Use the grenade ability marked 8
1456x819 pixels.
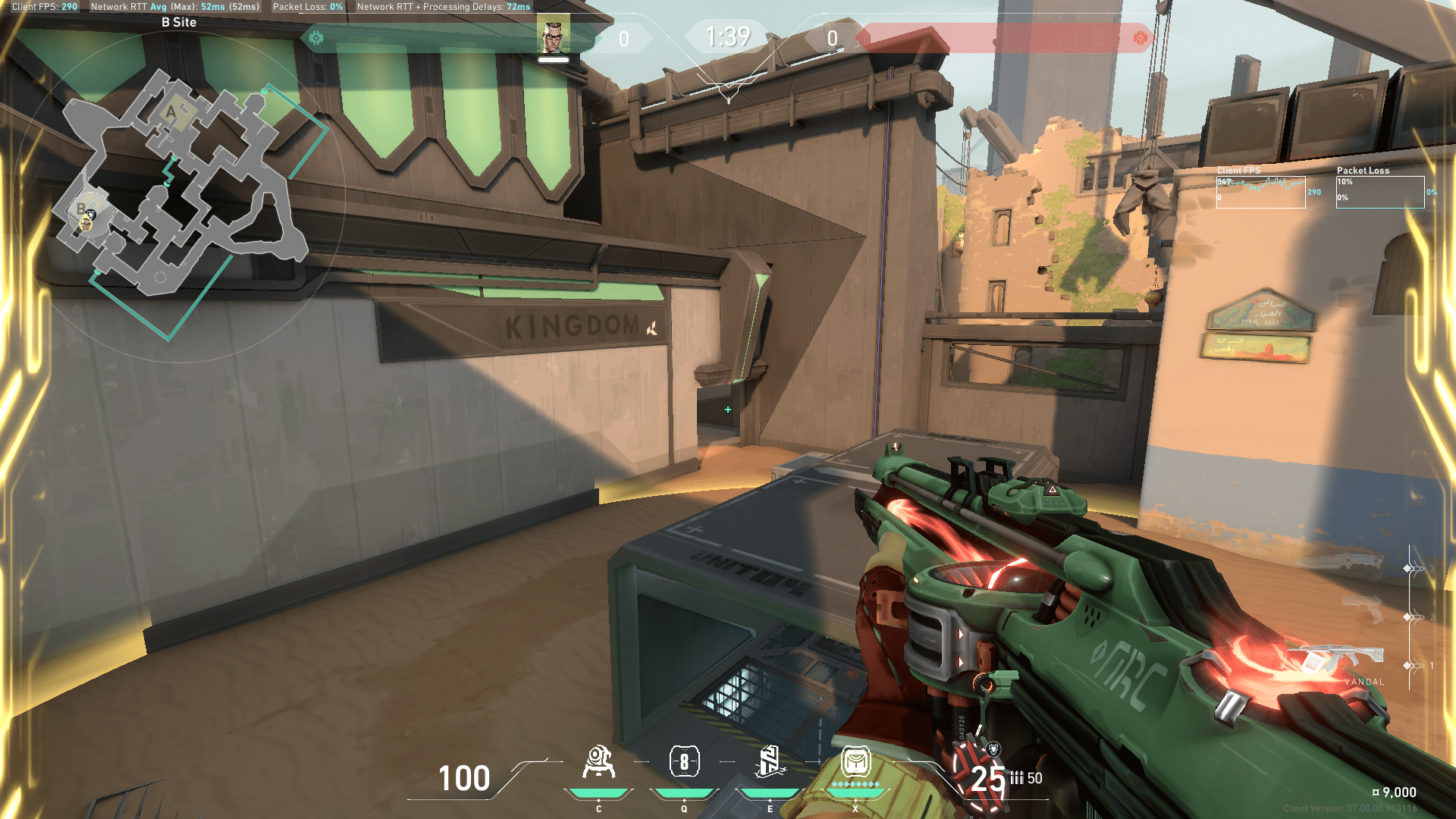click(x=684, y=761)
